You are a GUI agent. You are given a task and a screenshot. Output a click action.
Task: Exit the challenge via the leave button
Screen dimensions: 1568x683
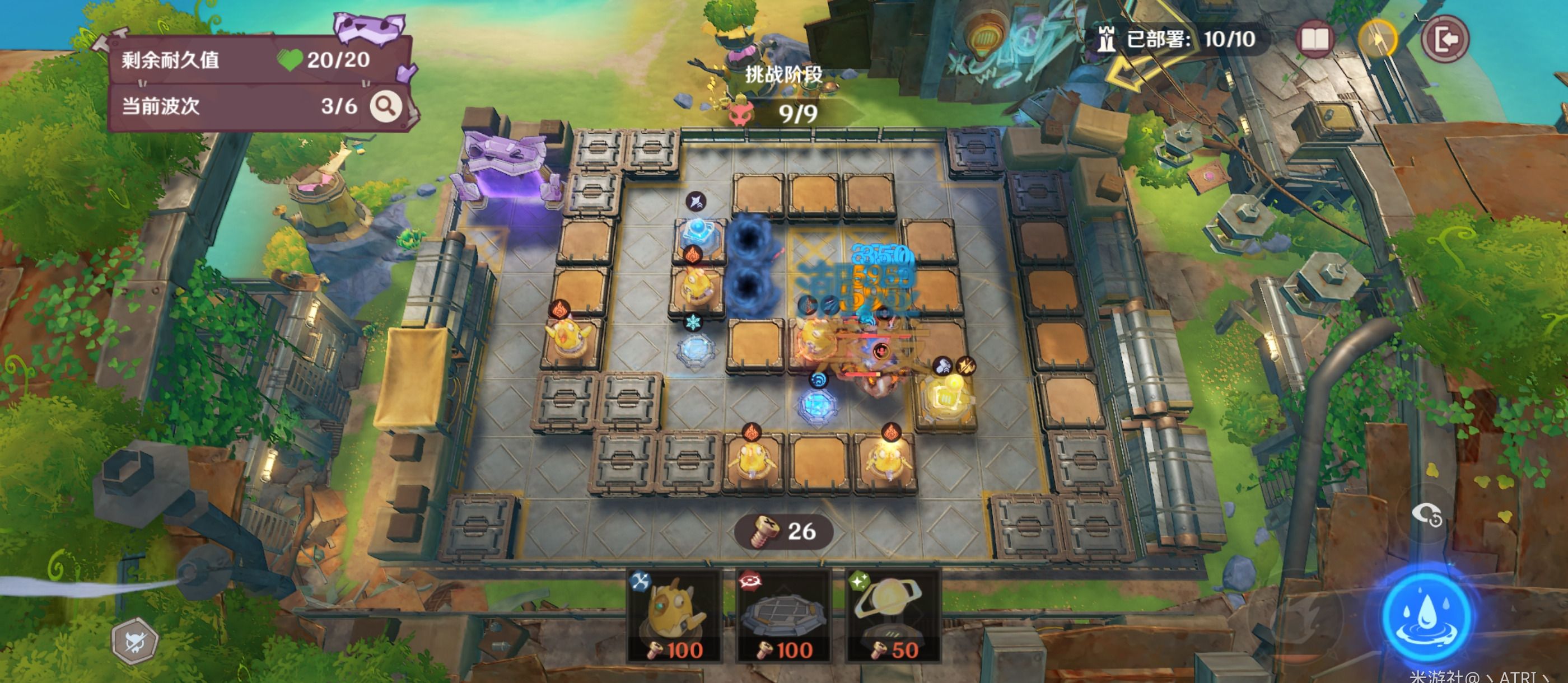point(1445,40)
